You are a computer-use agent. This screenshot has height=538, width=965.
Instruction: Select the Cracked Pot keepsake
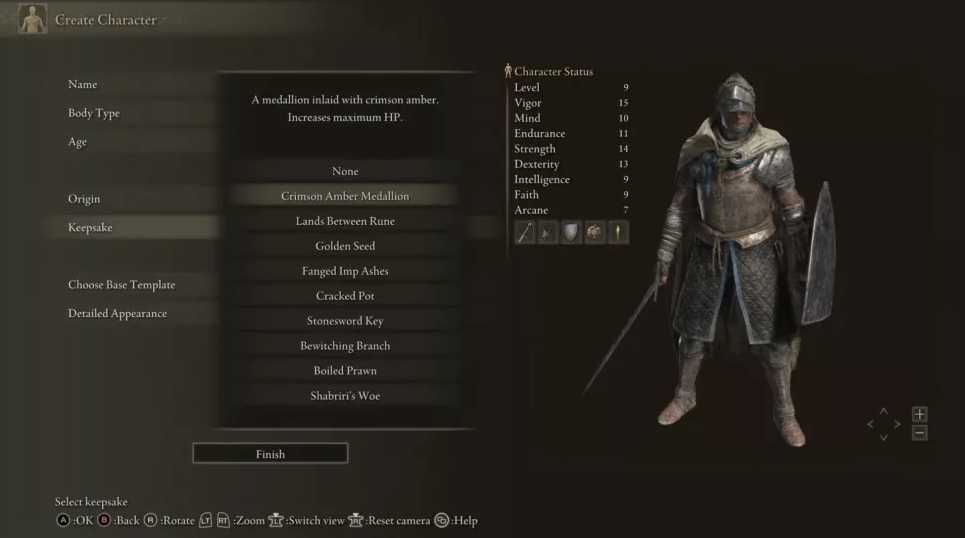point(345,296)
